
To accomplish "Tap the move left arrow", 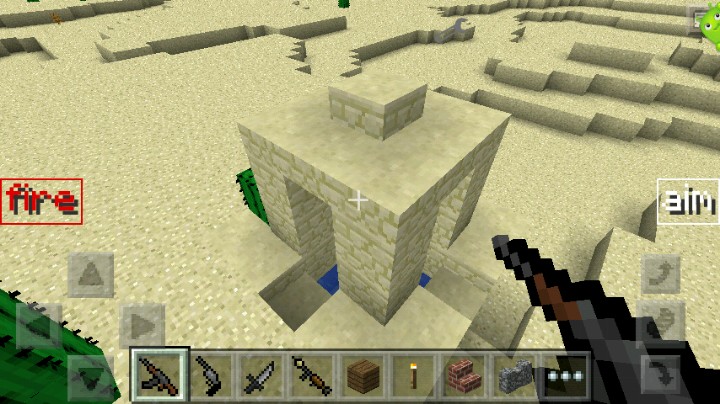I will tap(38, 325).
